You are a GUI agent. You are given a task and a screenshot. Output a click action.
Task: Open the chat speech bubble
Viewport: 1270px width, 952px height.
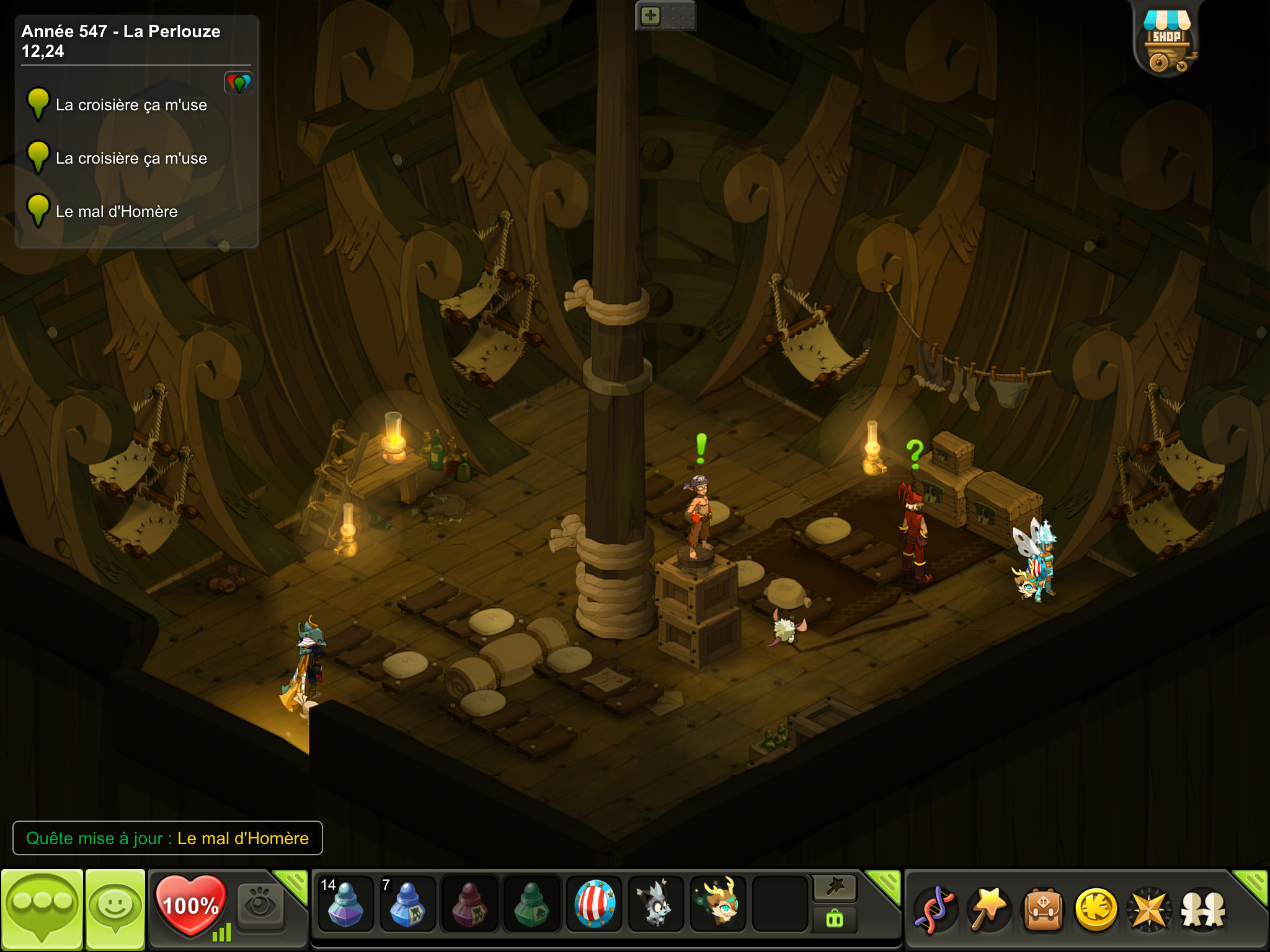(42, 909)
